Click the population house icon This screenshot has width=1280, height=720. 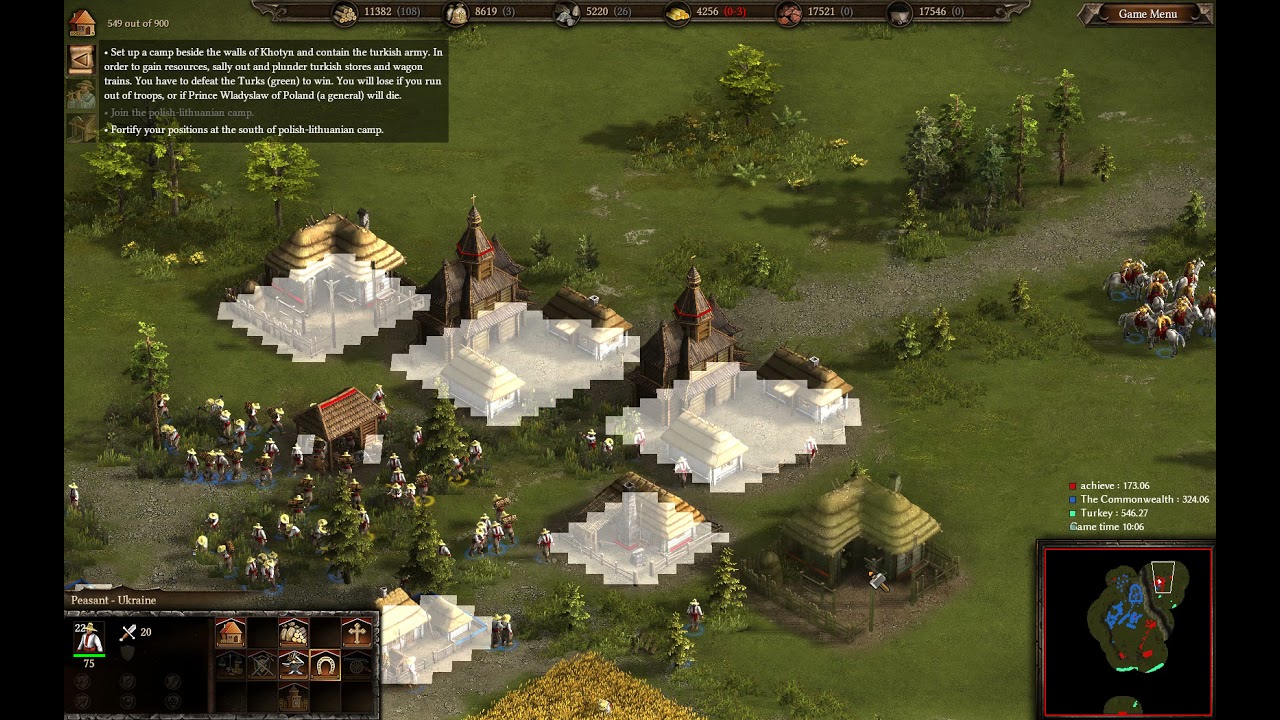point(82,22)
